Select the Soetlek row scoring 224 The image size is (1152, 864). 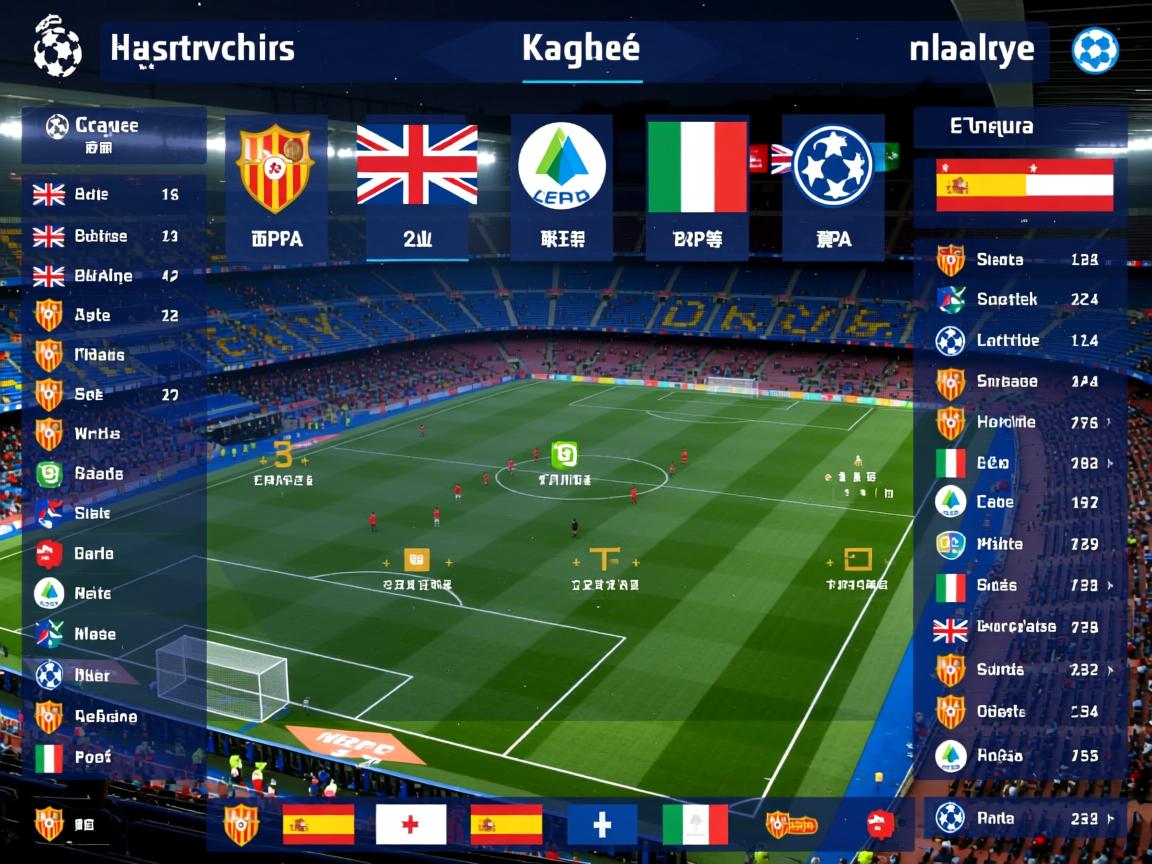click(1020, 299)
